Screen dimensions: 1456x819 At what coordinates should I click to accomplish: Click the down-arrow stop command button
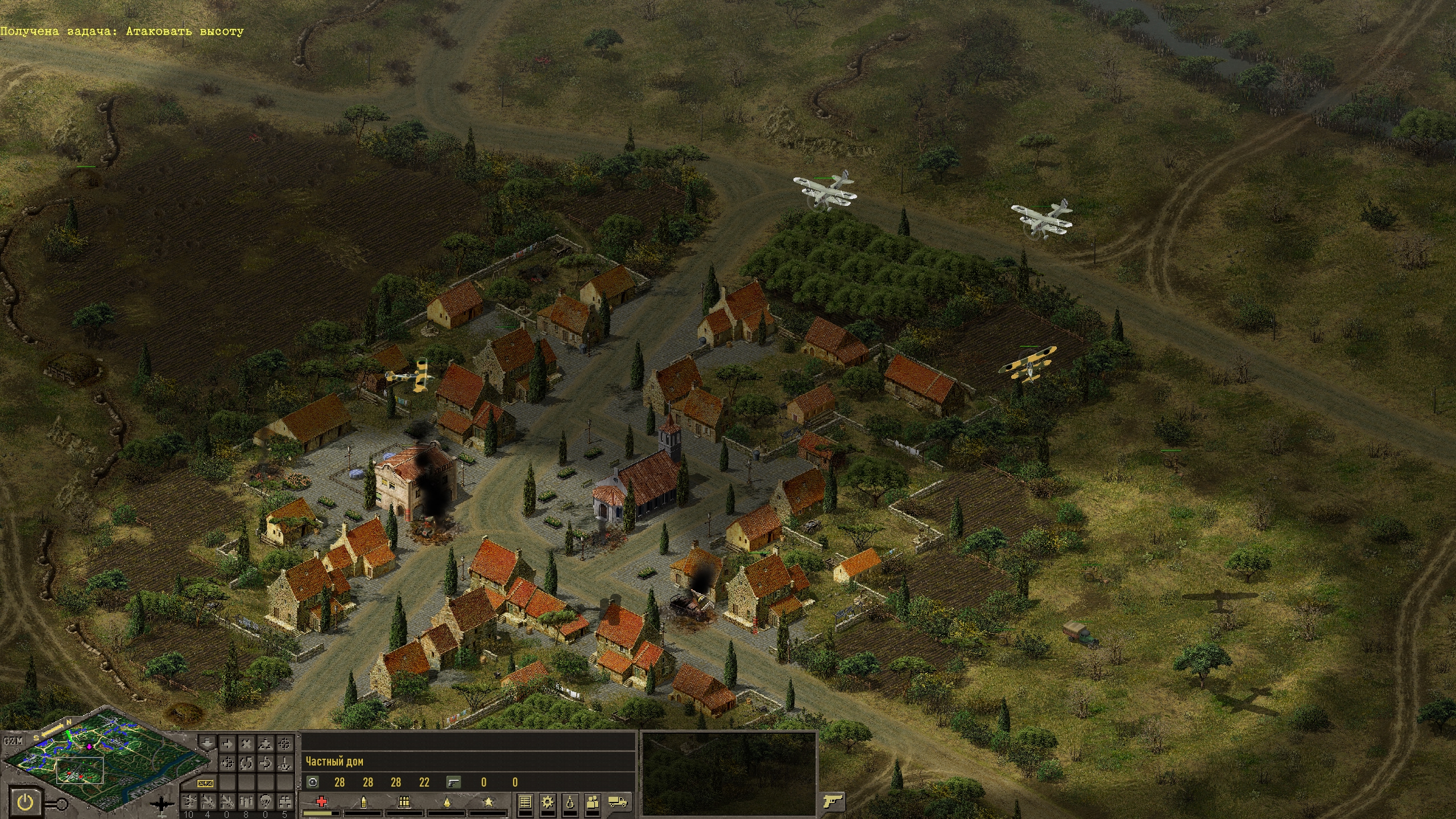click(x=207, y=744)
